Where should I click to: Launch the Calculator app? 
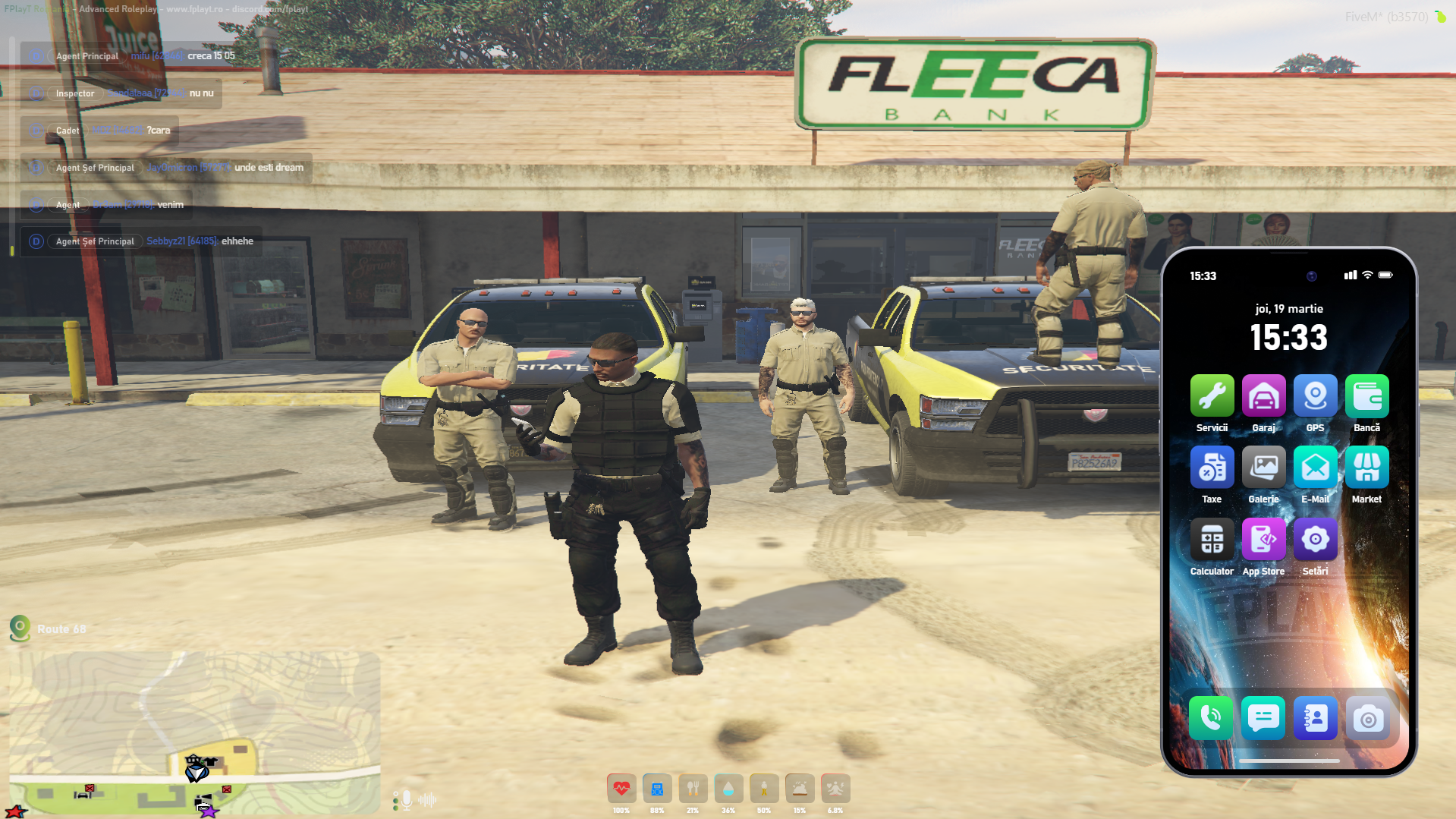tap(1212, 540)
